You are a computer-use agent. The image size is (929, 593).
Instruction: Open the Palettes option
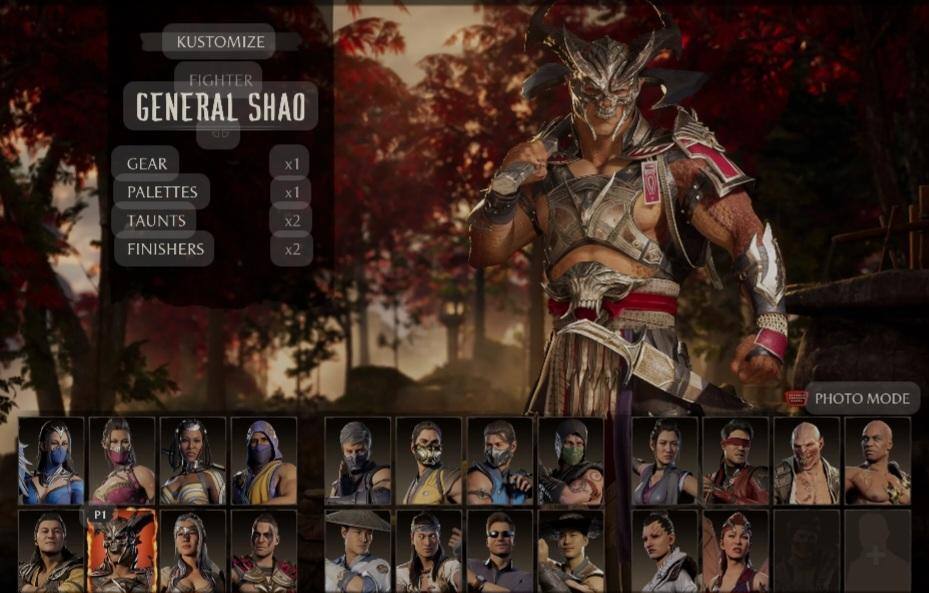click(x=162, y=192)
